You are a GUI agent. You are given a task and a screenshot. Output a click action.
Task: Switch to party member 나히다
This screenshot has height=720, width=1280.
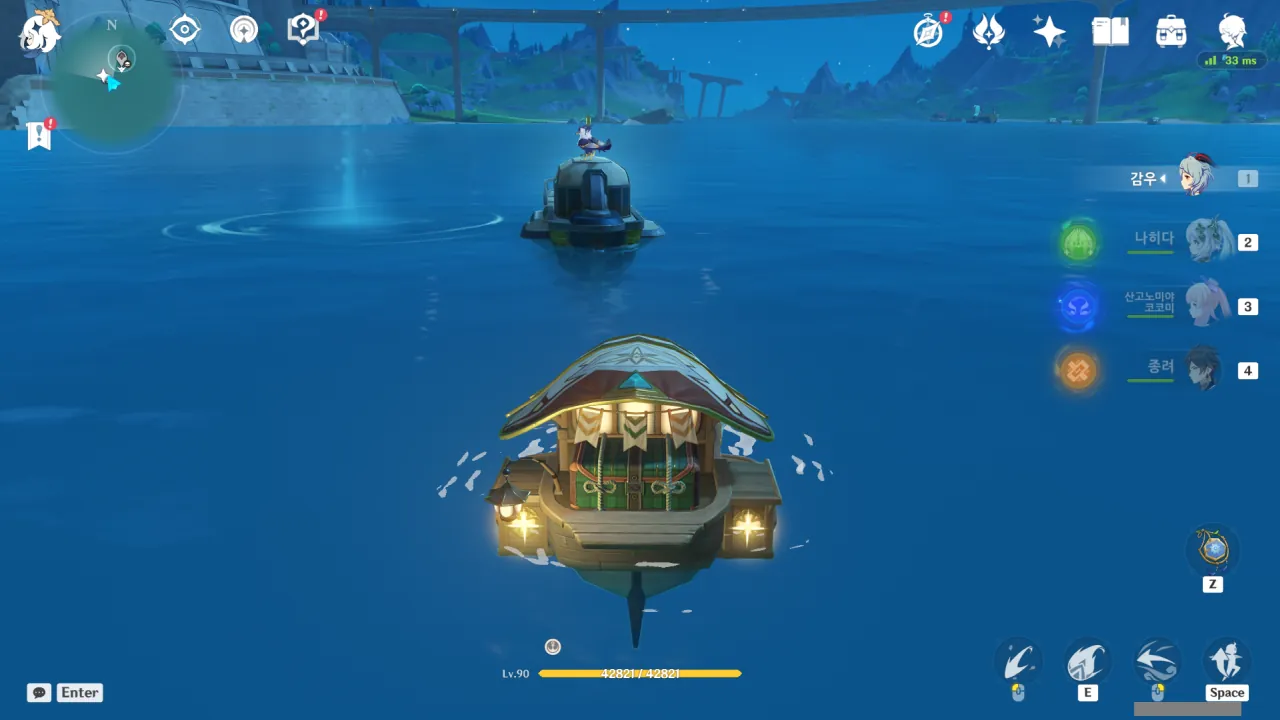1207,241
